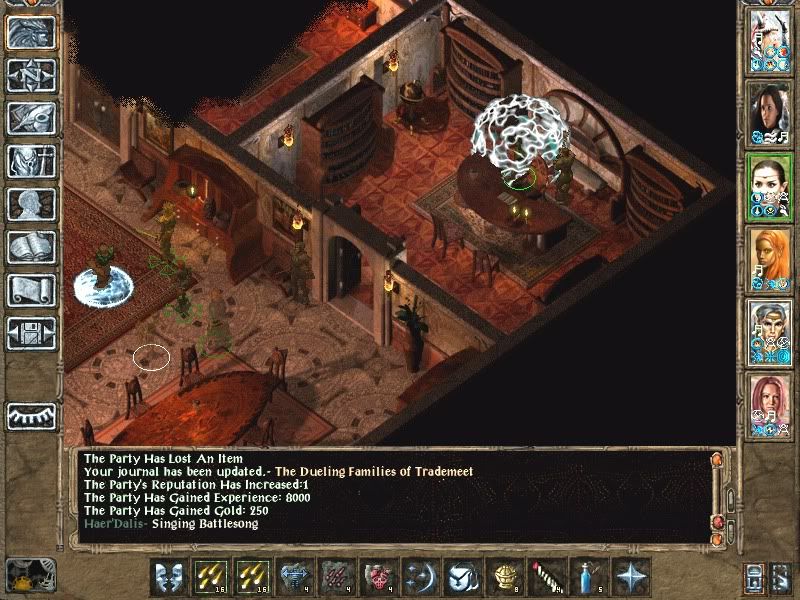
Task: Select the green-bordered elf portrait
Action: click(x=770, y=187)
